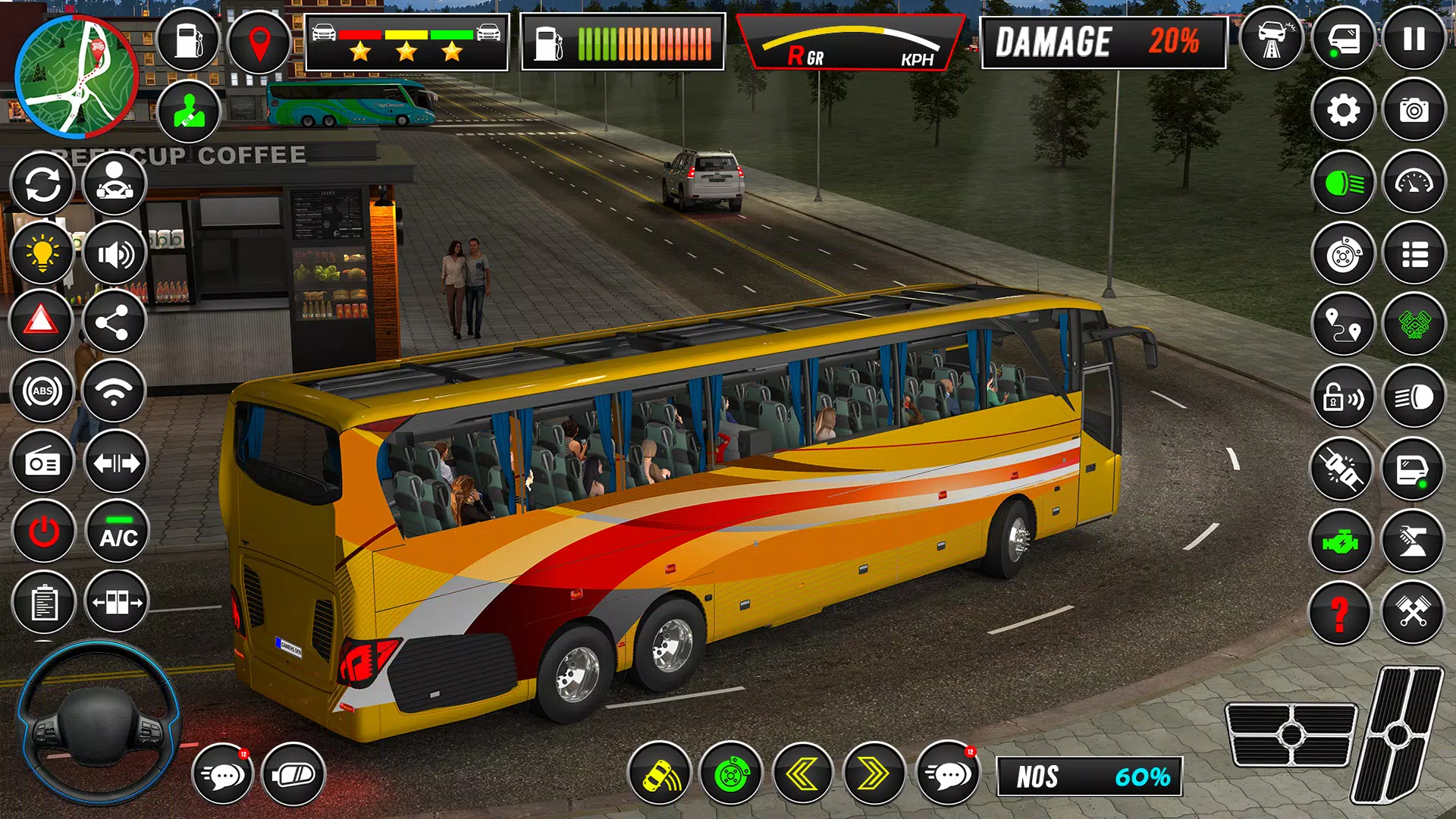Open the red question mark help

[x=1340, y=613]
